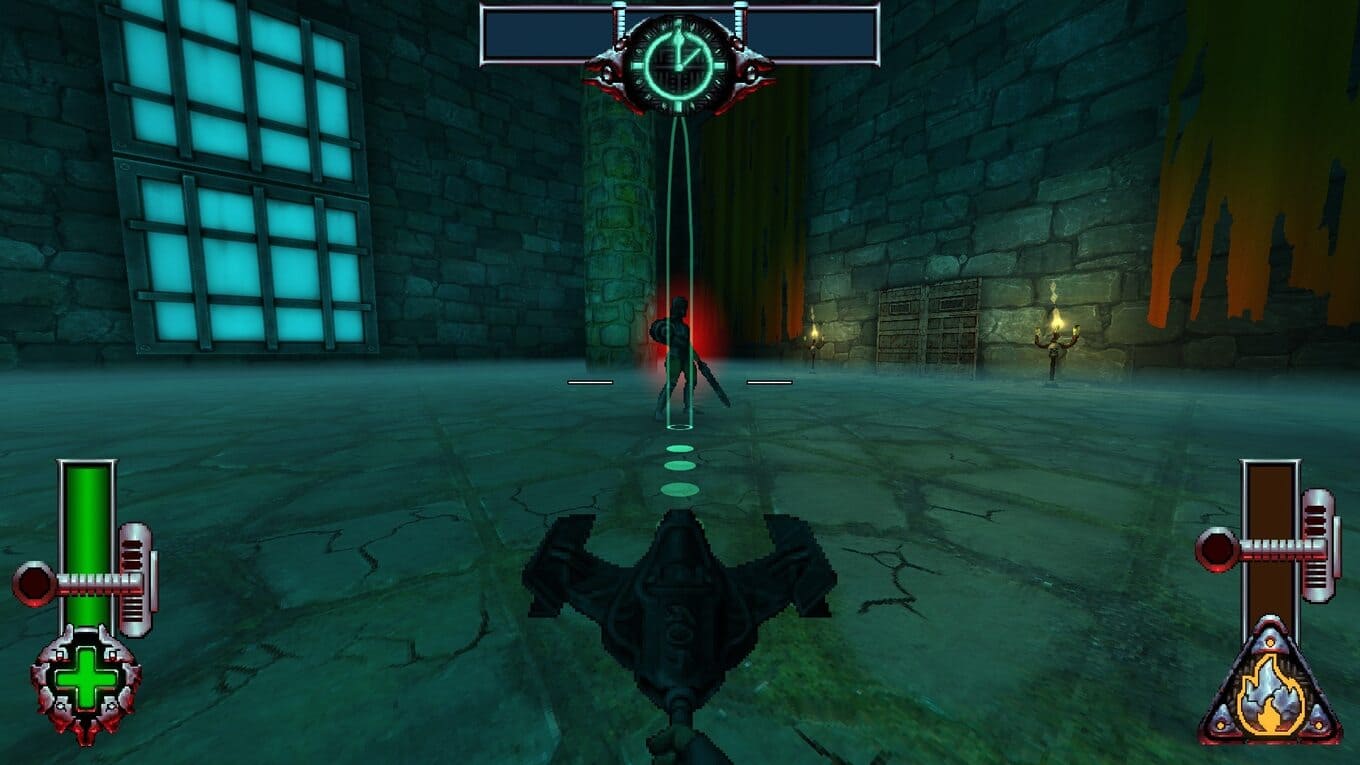Click the clock emblem at the top

[679, 62]
